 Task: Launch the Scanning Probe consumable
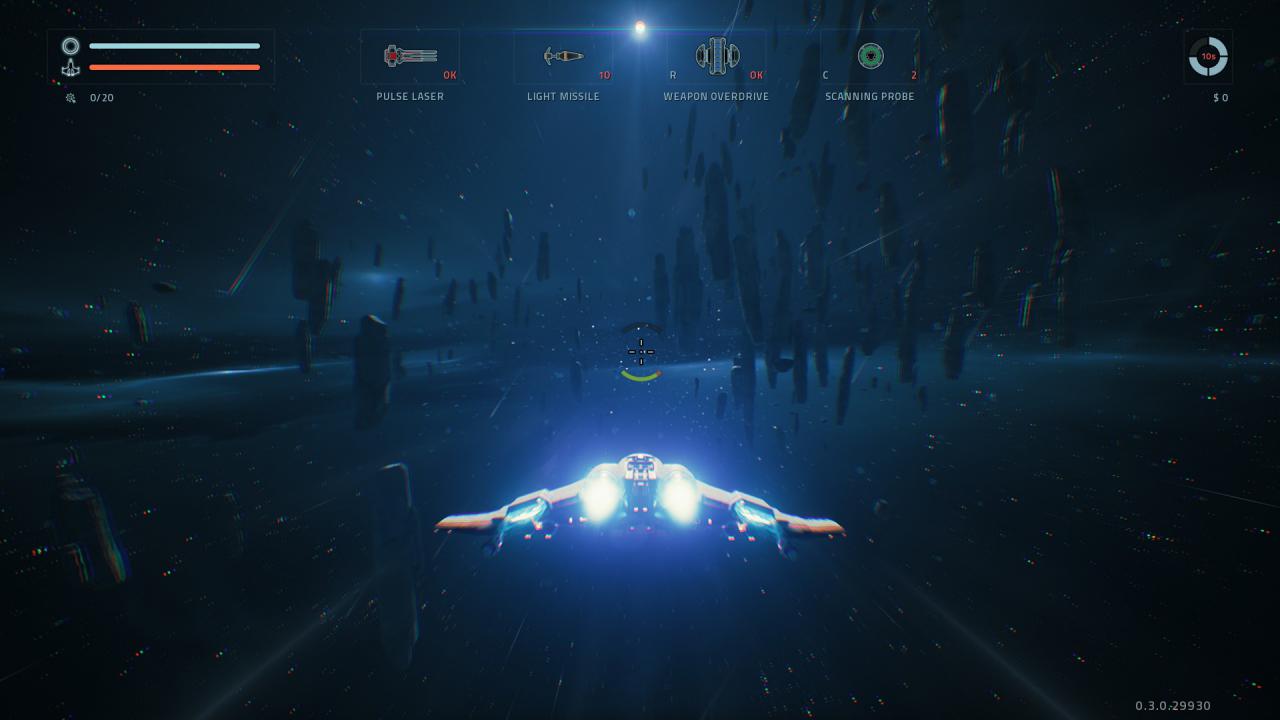pyautogui.click(x=870, y=56)
